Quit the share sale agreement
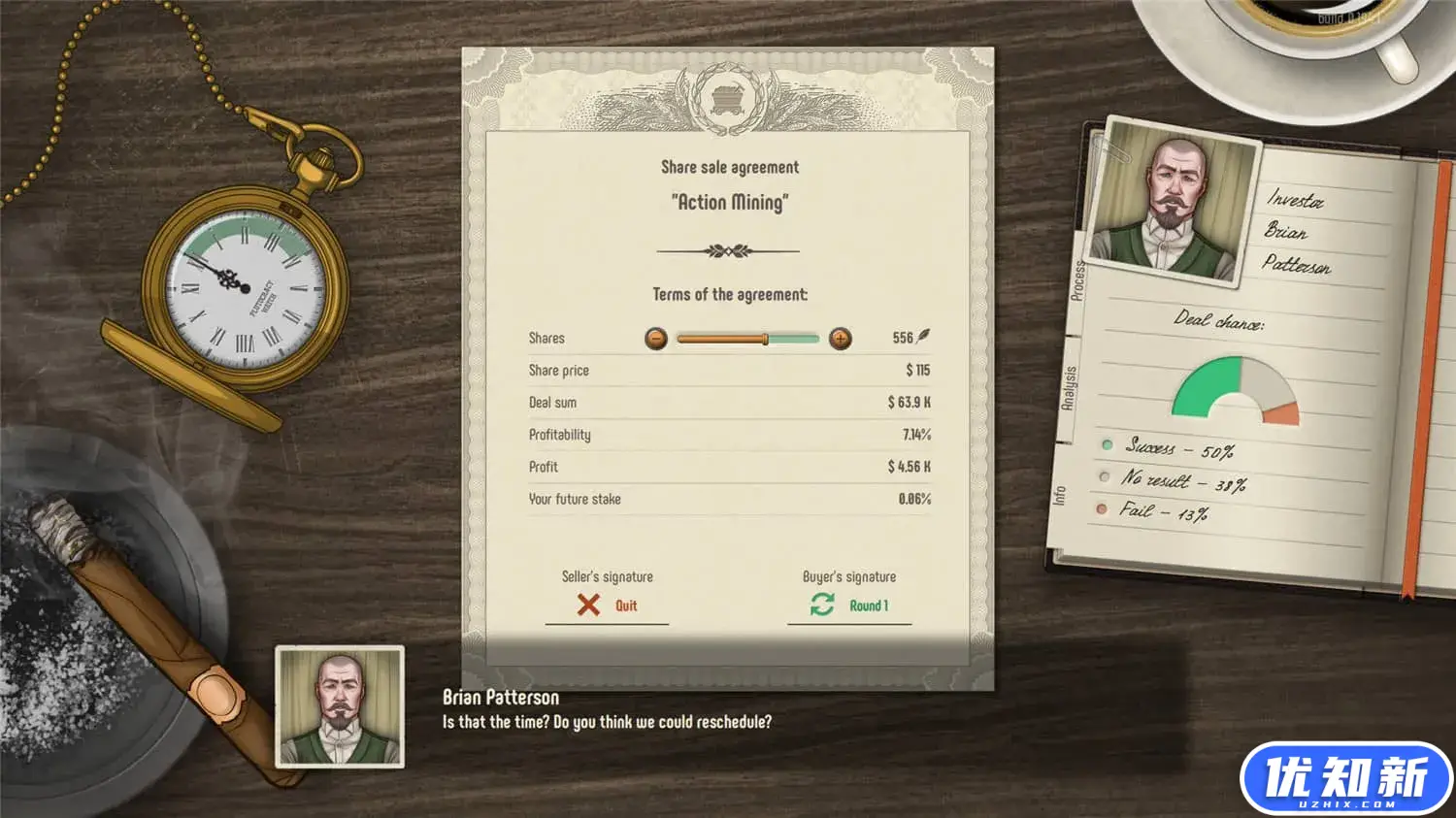 click(608, 605)
